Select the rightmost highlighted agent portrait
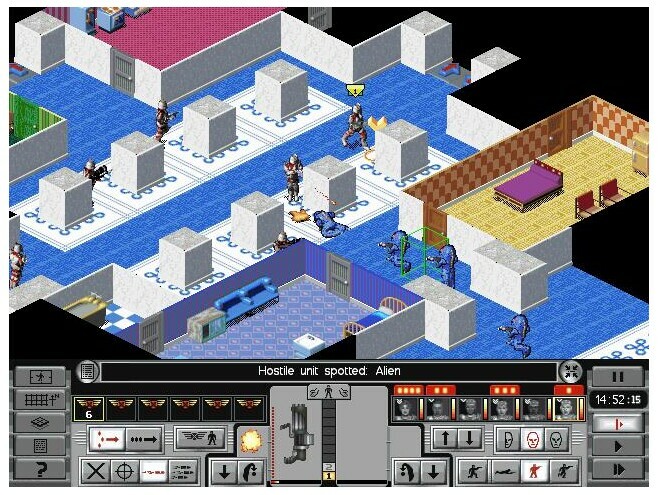This screenshot has width=658, height=495. pos(569,407)
